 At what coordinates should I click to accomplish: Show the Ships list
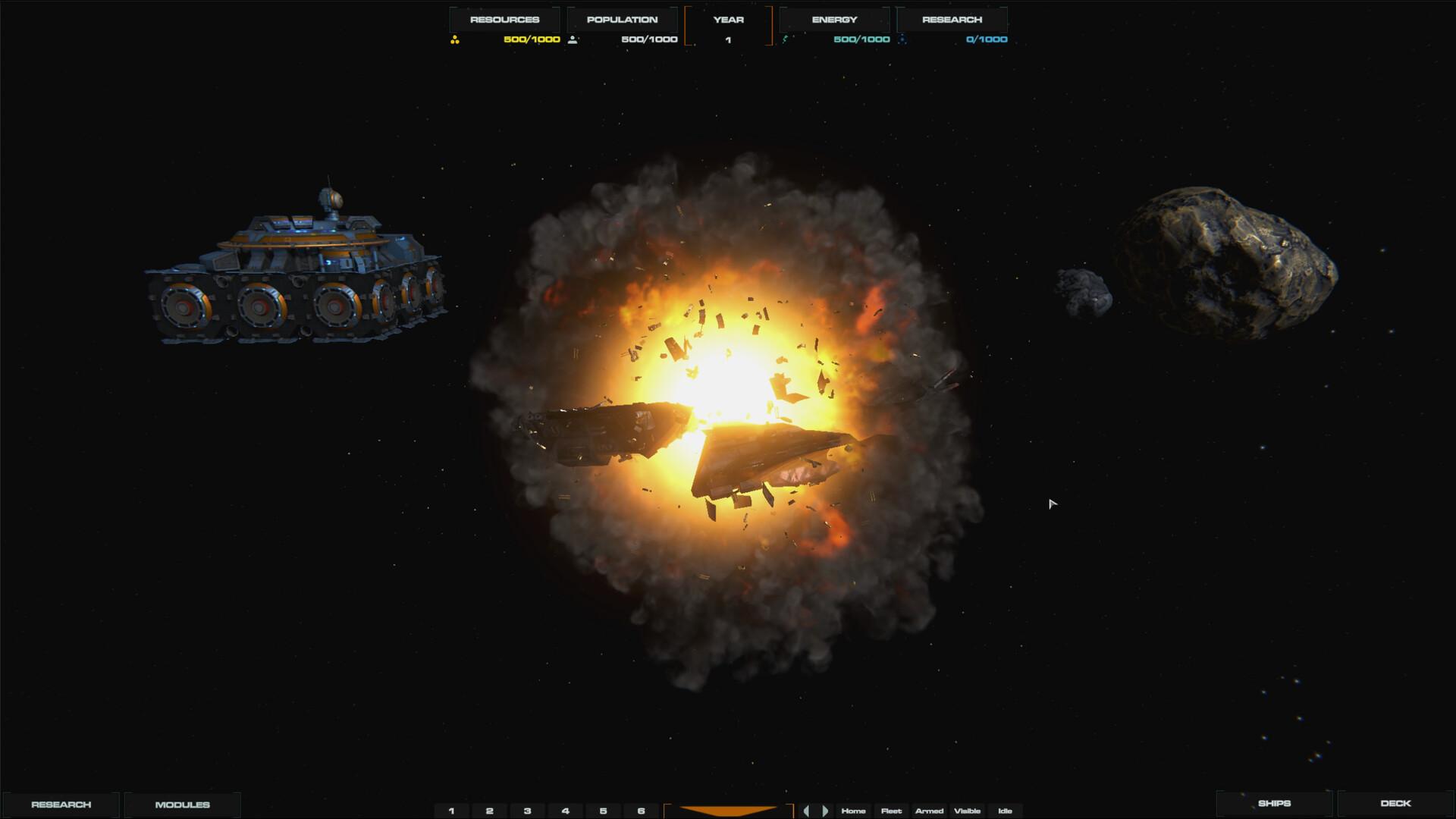(1274, 803)
